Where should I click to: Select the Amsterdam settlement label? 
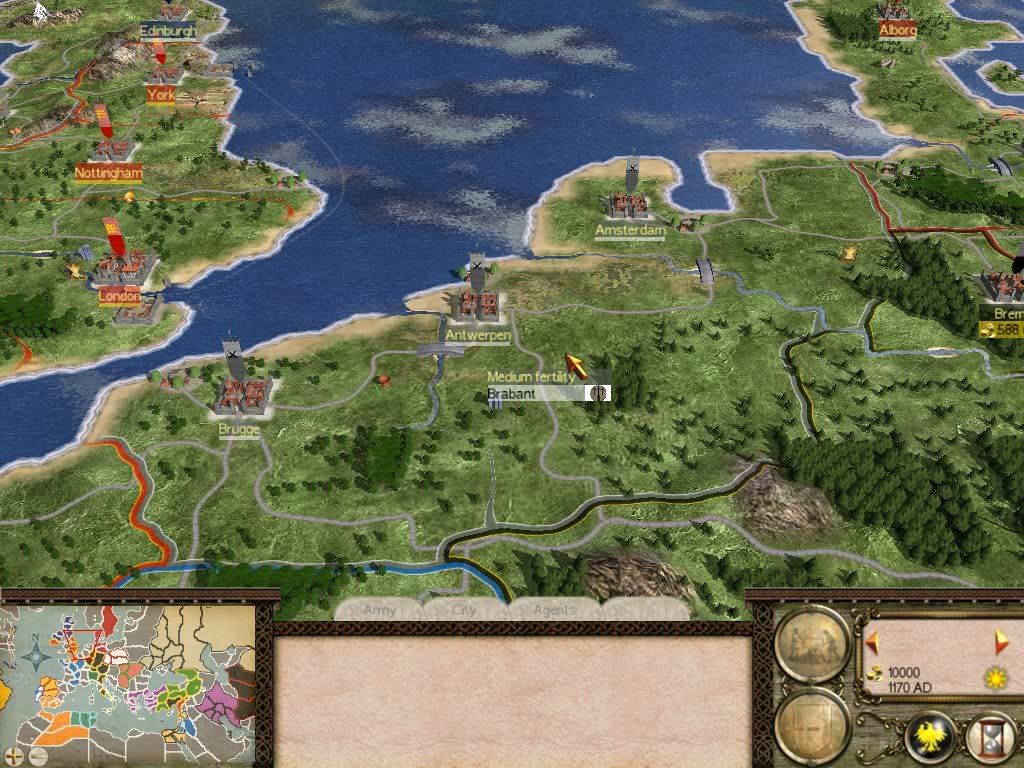630,231
